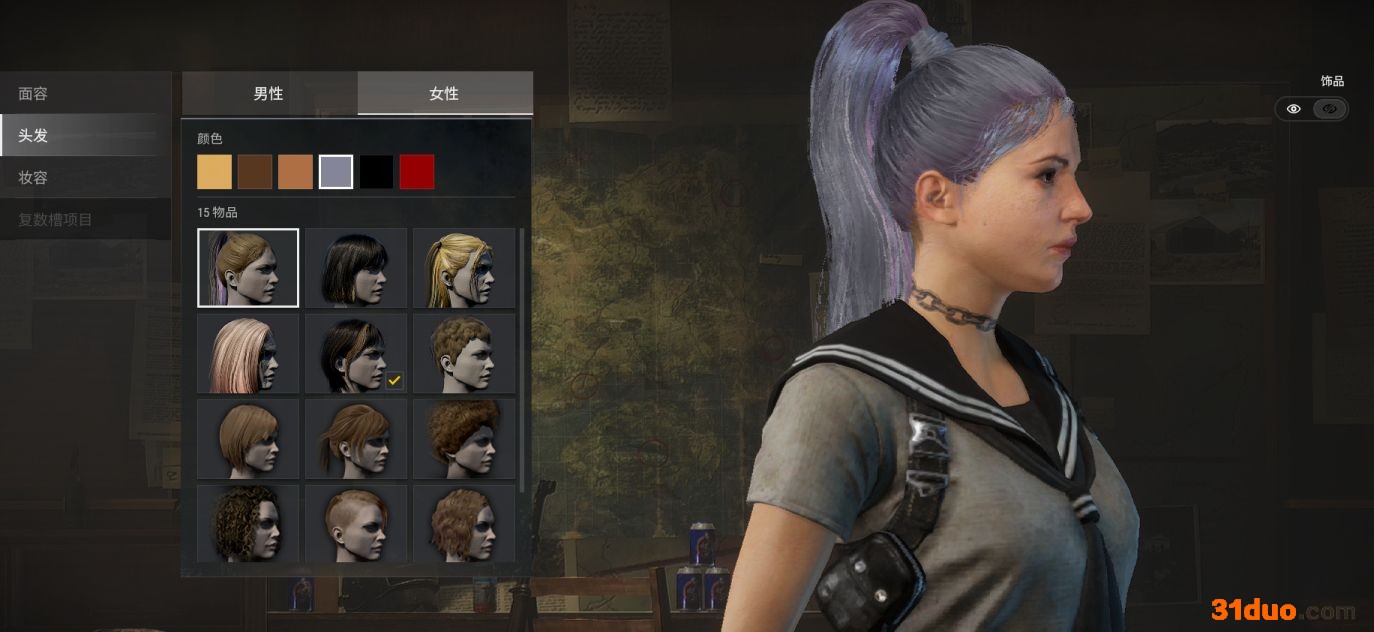
Task: Switch to the 女性 female tab
Action: pos(444,93)
